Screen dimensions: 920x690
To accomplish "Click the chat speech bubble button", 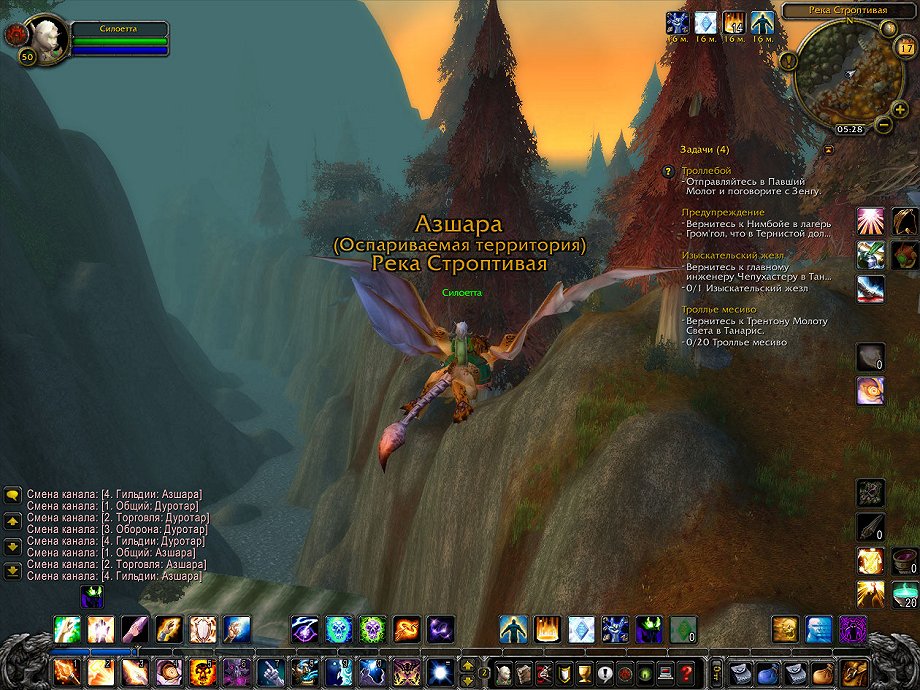I will tap(13, 494).
